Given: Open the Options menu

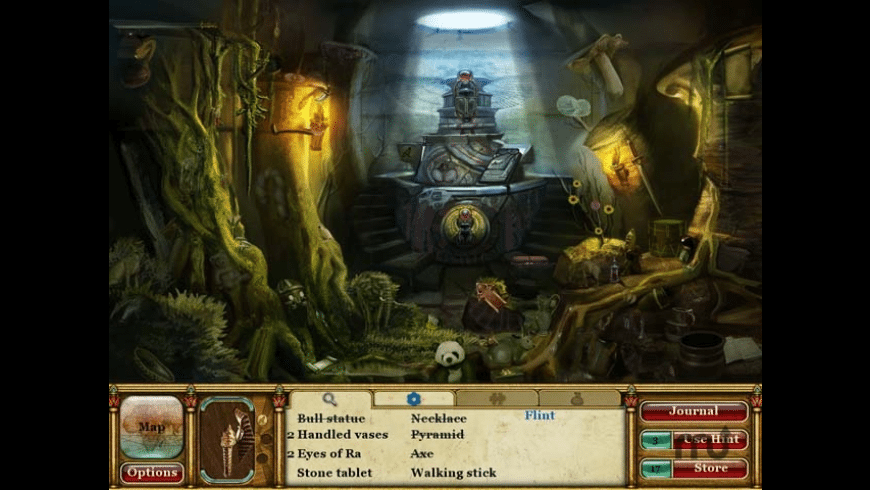Looking at the screenshot, I should (152, 473).
